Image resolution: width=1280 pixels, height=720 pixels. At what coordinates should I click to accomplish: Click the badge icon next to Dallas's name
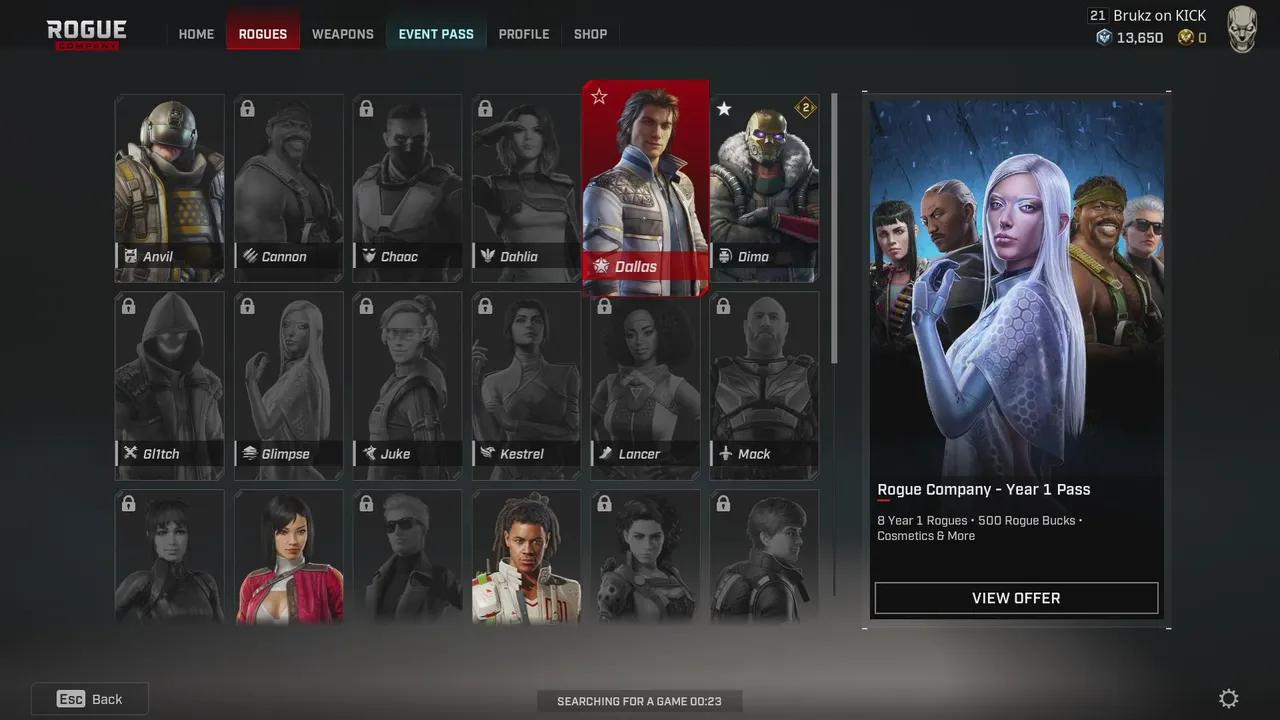[x=600, y=266]
